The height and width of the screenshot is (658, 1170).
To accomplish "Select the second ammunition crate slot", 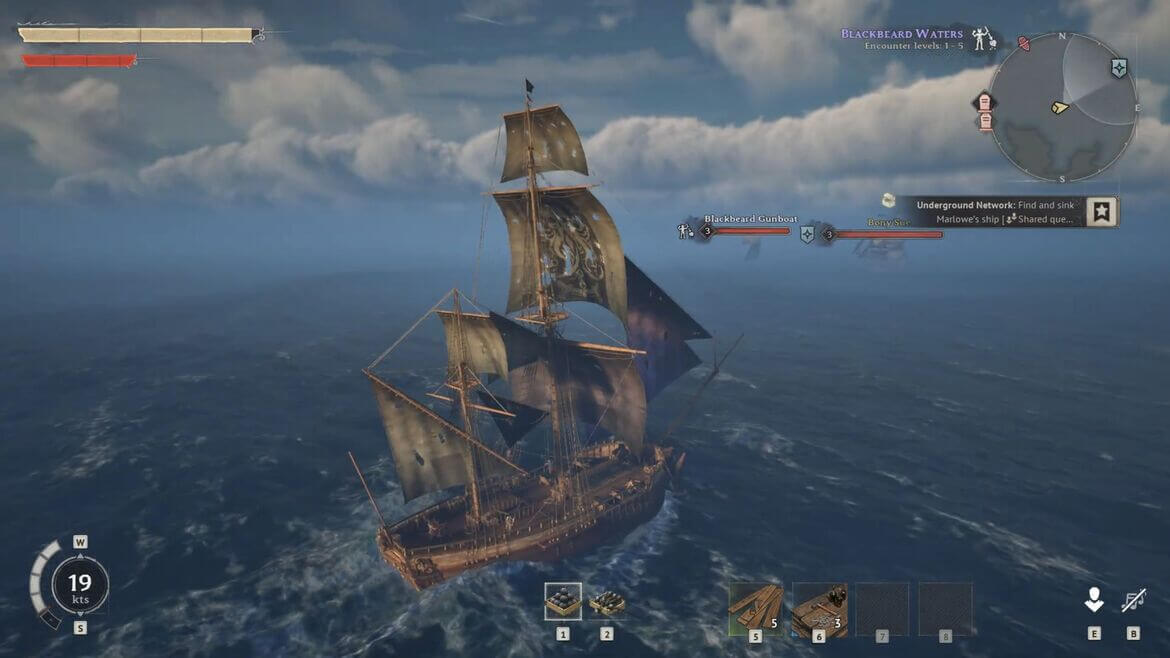I will click(607, 602).
